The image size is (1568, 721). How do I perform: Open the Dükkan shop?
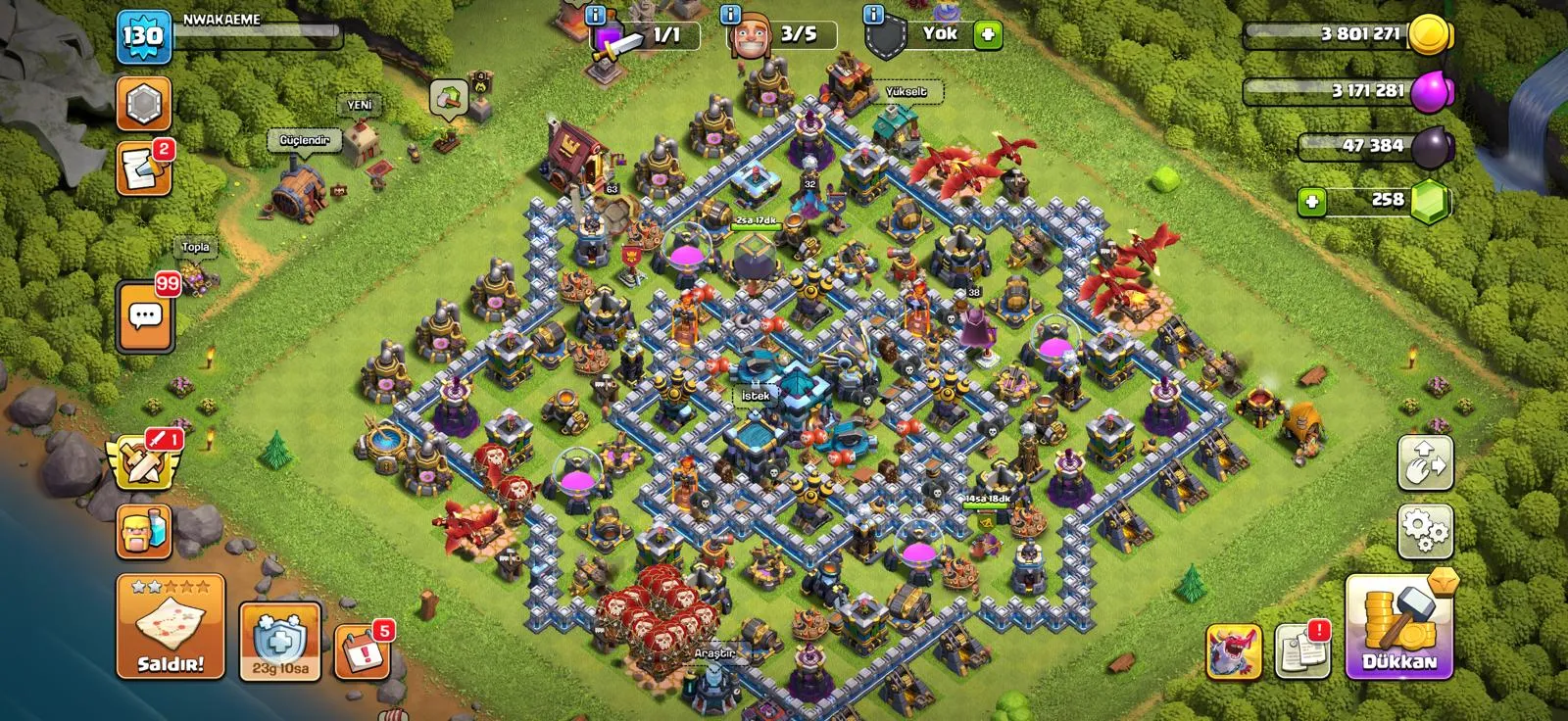click(1399, 627)
